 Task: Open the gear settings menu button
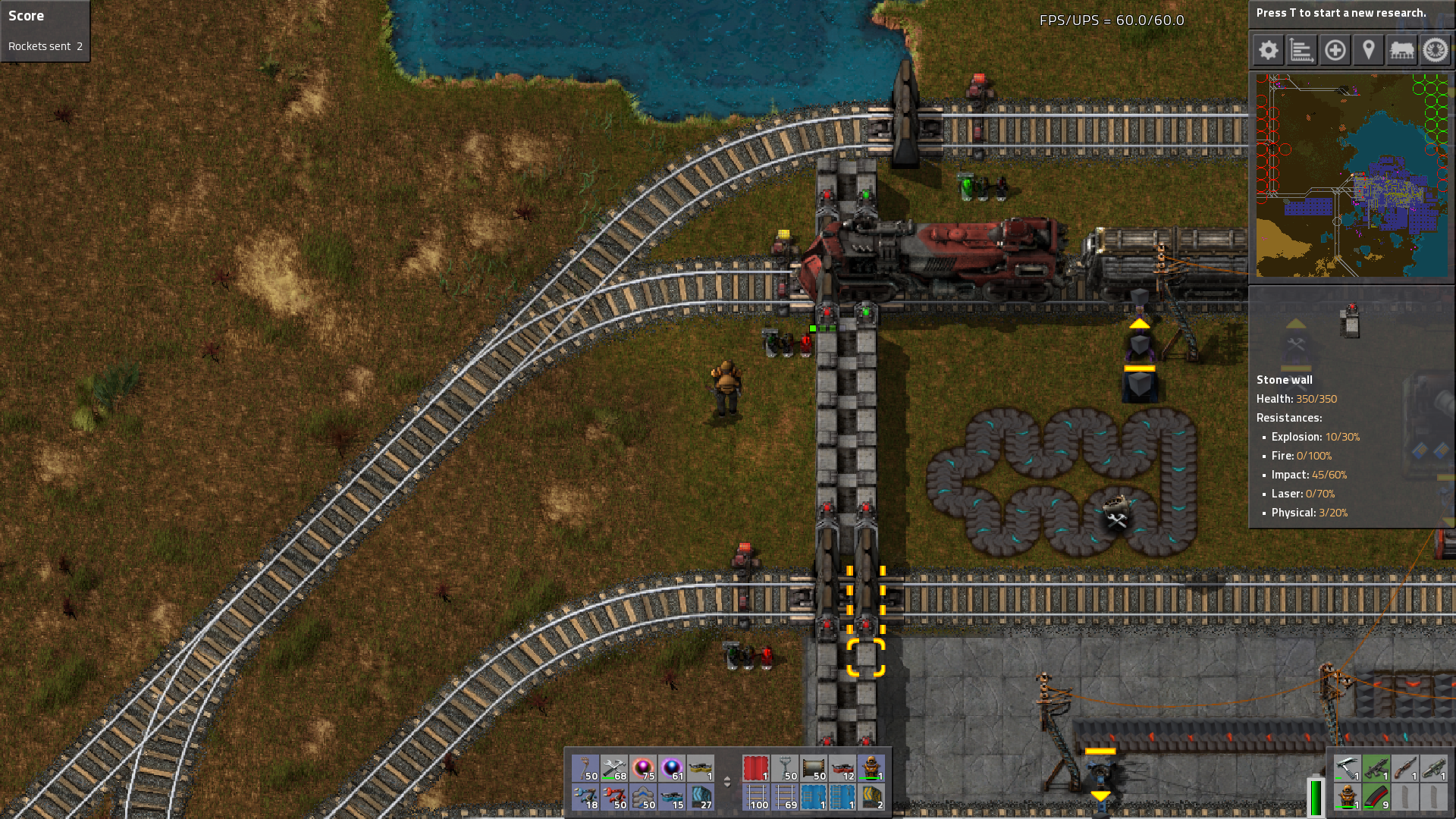pos(1268,51)
